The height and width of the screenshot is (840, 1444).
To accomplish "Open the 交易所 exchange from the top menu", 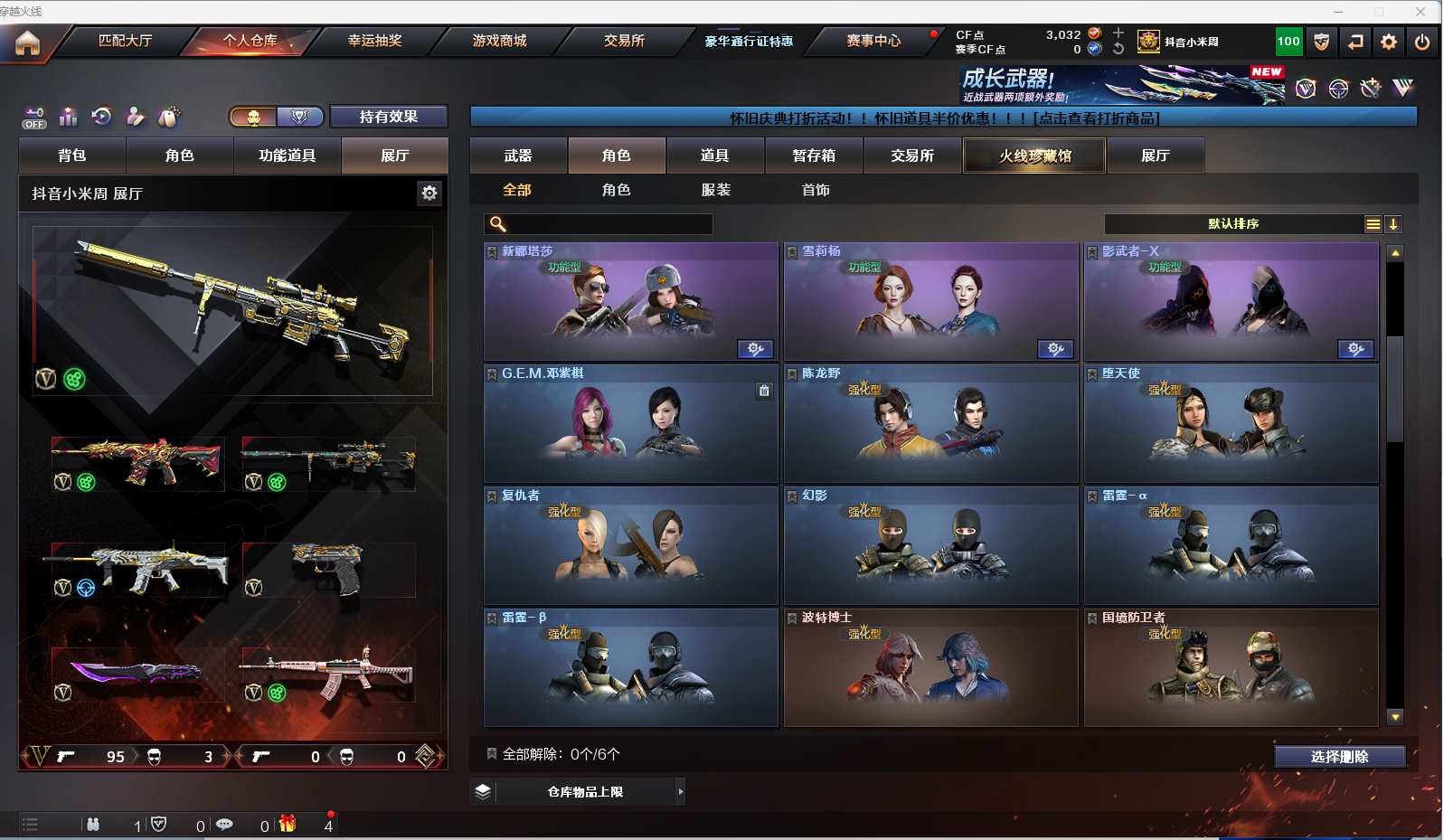I will click(x=624, y=41).
